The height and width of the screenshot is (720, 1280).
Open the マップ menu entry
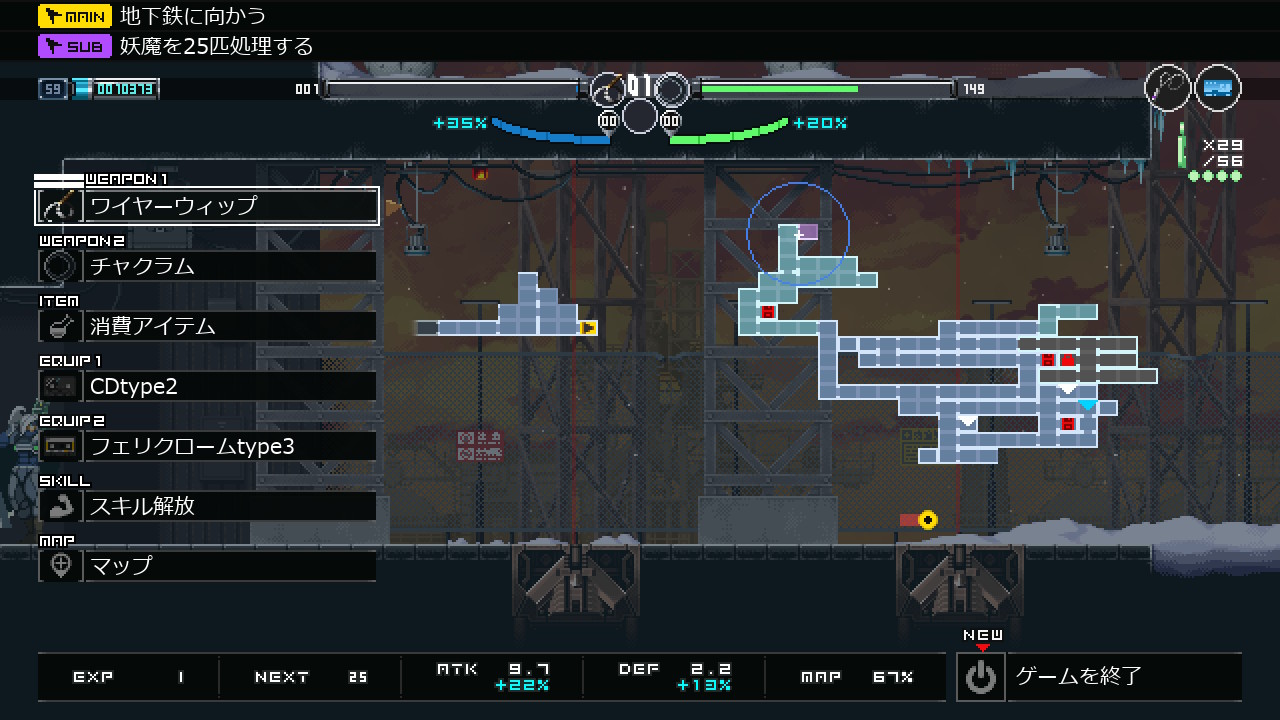(x=208, y=566)
